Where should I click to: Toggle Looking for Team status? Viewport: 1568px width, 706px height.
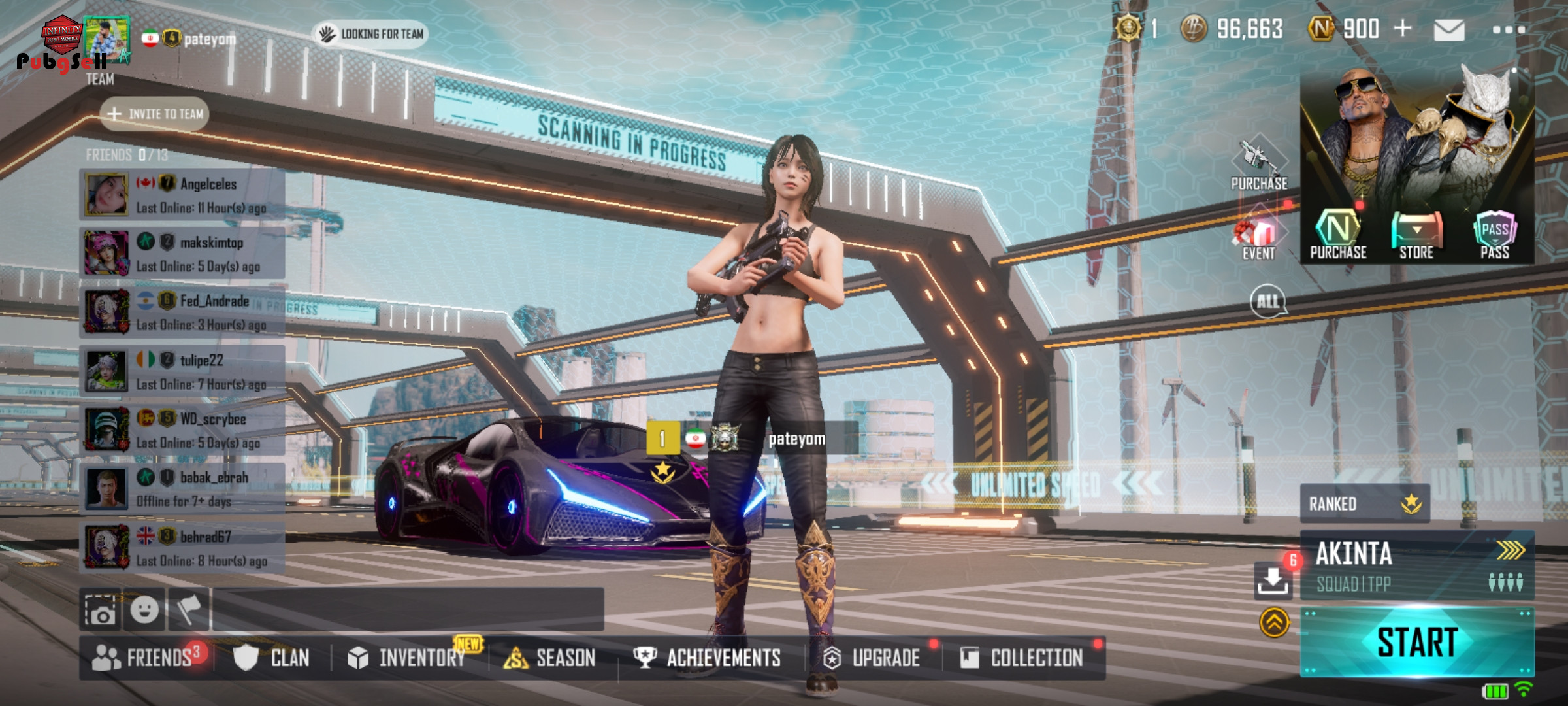[x=370, y=34]
